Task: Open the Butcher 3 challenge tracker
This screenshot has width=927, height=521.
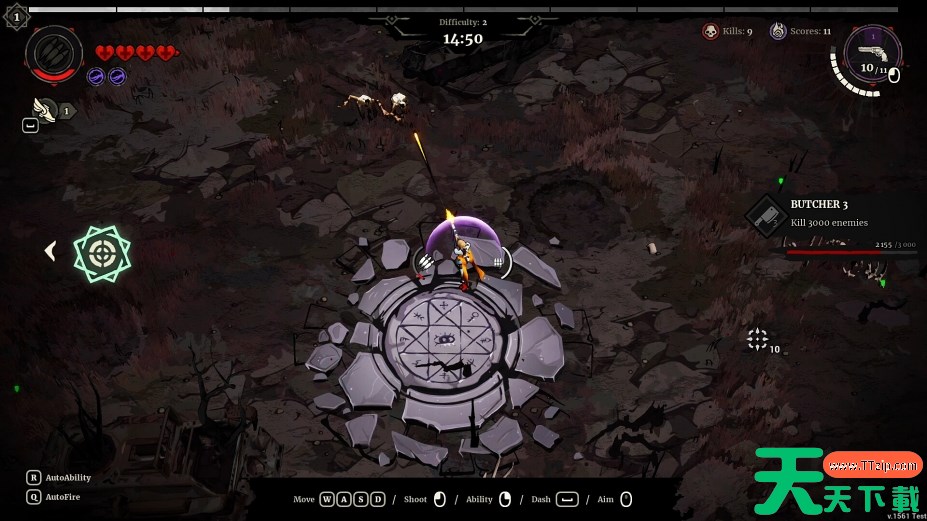Action: 767,215
